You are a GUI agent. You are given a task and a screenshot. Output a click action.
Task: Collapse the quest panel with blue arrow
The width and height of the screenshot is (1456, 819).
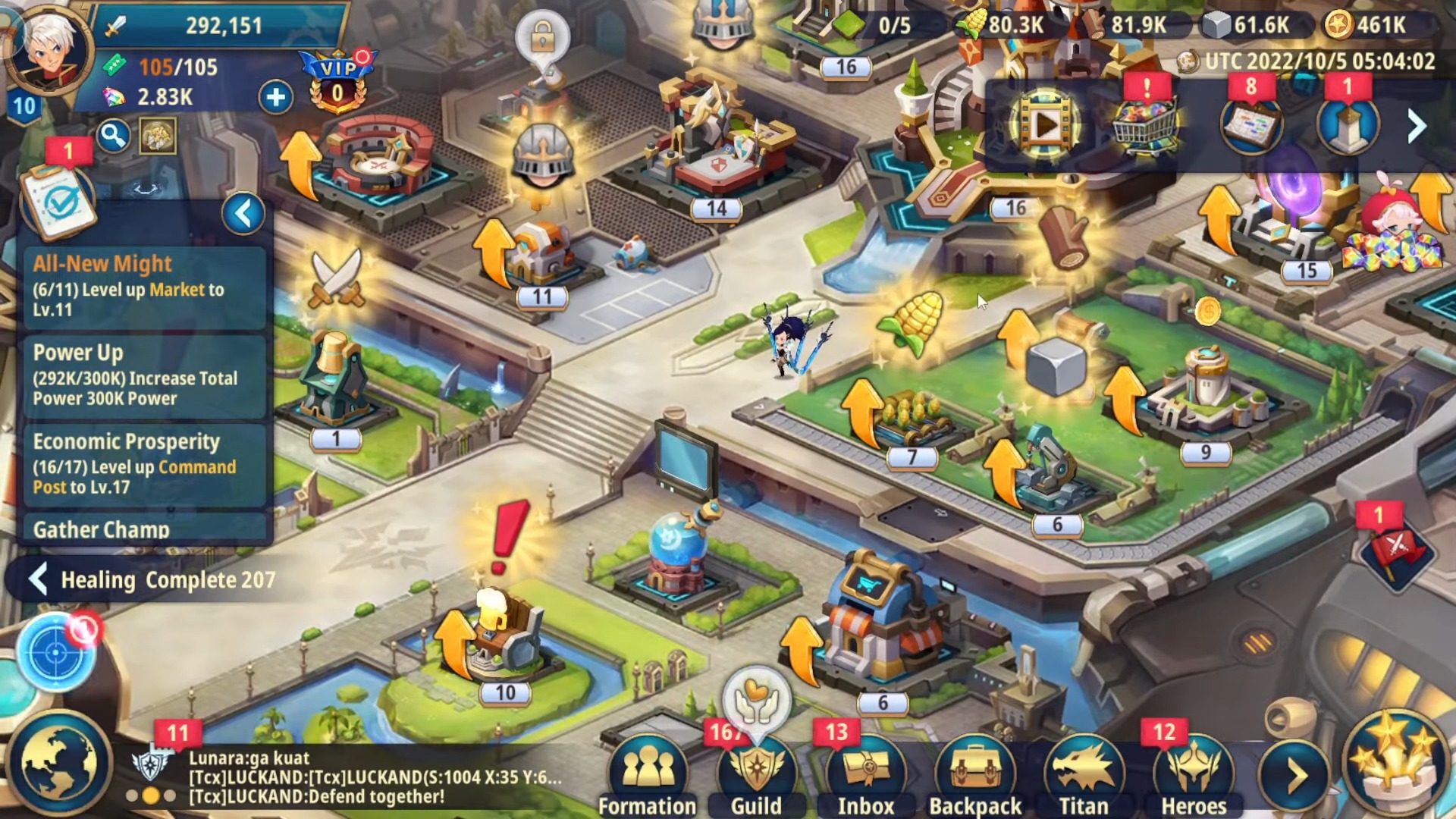pyautogui.click(x=243, y=214)
